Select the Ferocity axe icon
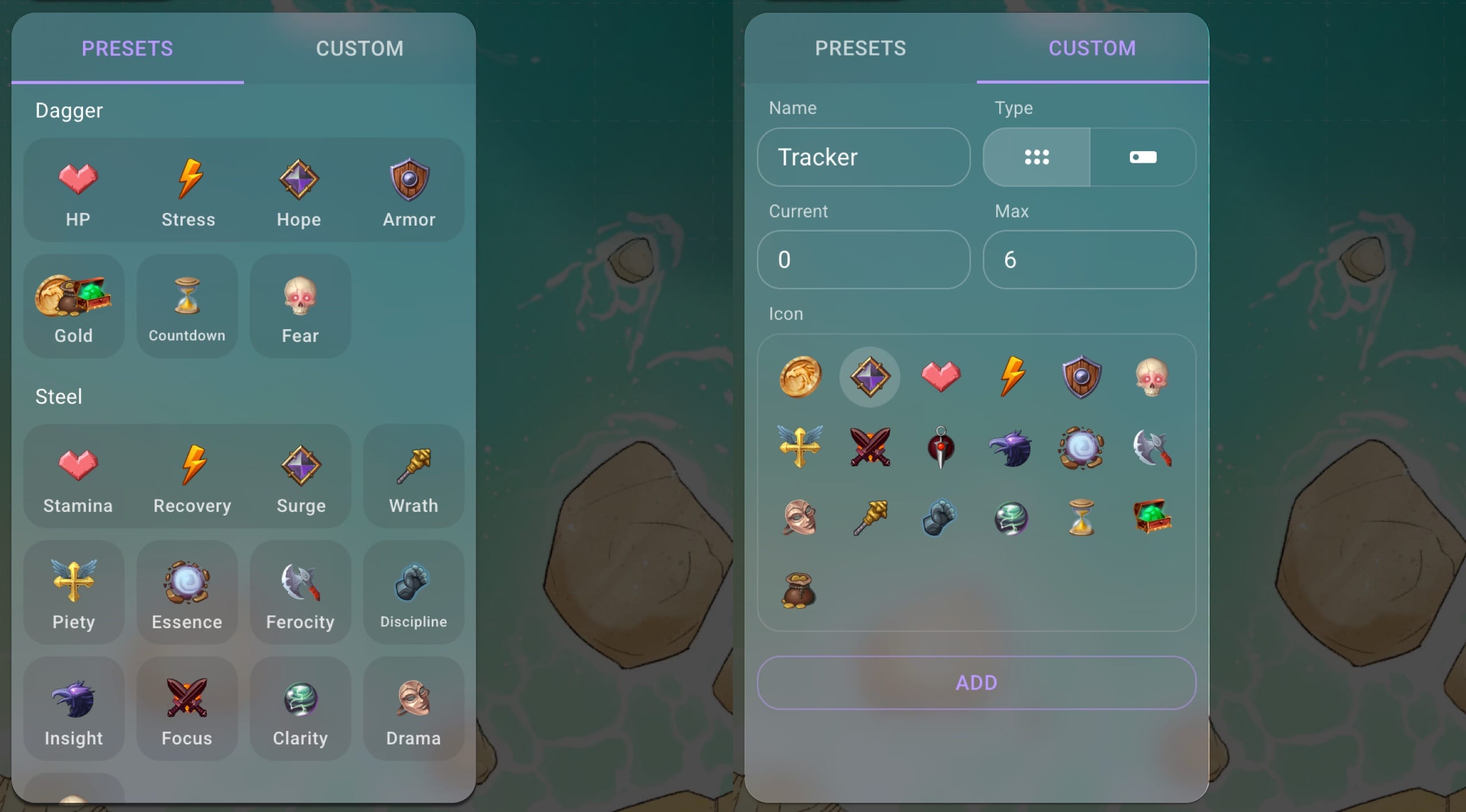The height and width of the screenshot is (812, 1466). (300, 590)
